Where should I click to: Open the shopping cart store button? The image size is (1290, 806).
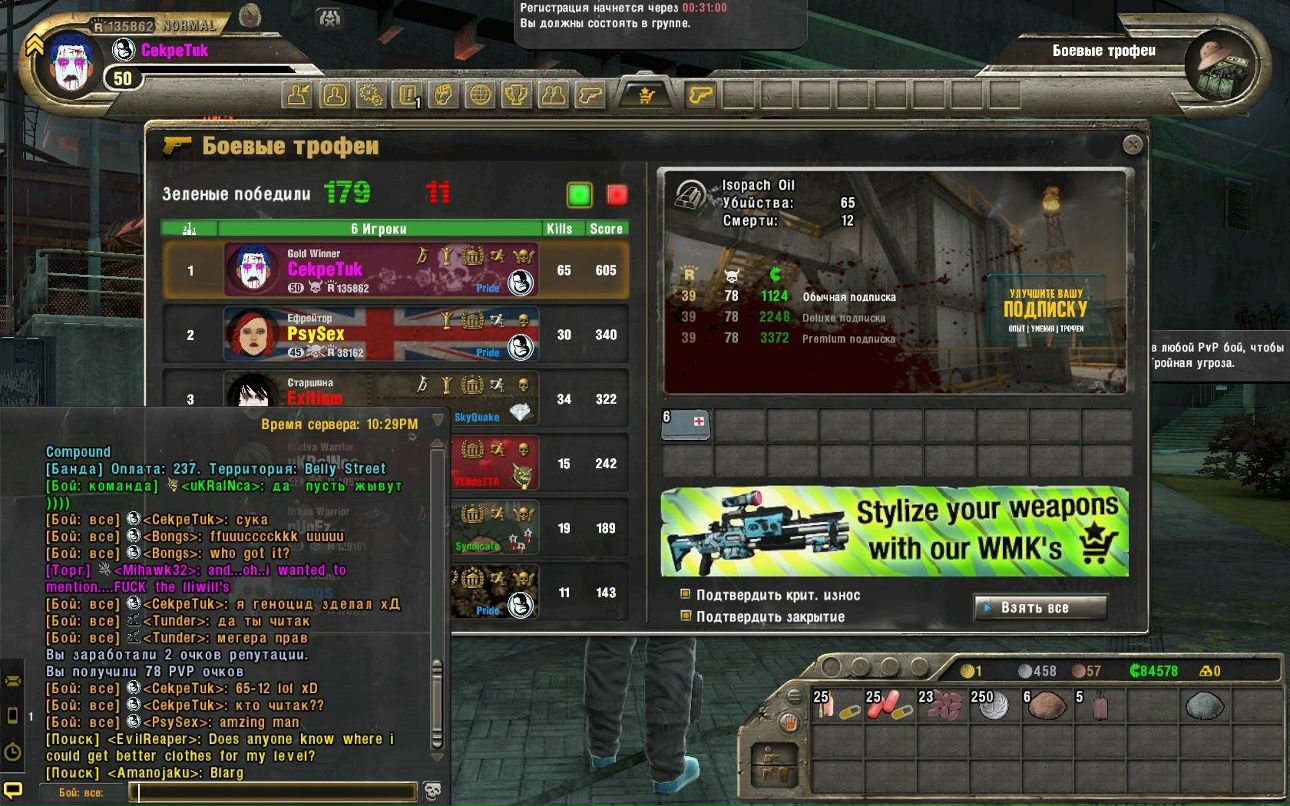coord(645,95)
